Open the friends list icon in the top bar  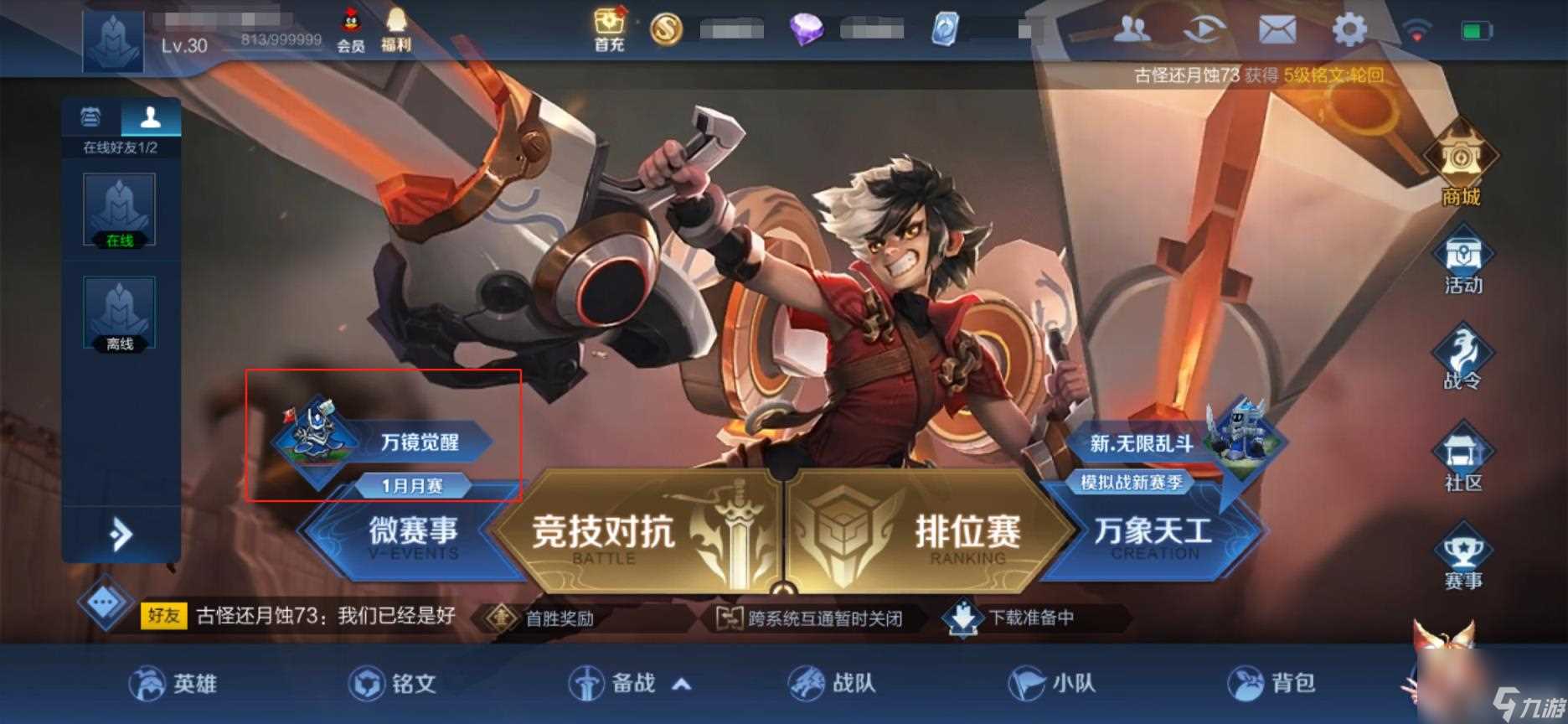1132,28
